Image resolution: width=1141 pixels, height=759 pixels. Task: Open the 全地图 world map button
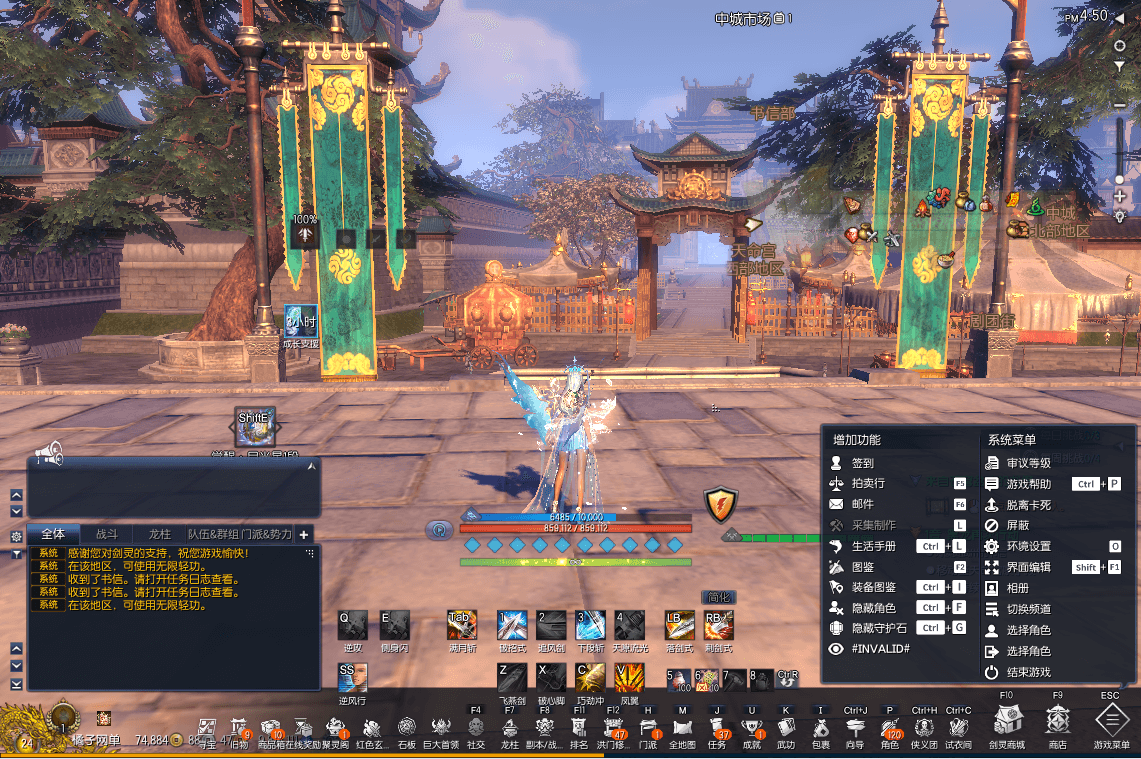682,728
